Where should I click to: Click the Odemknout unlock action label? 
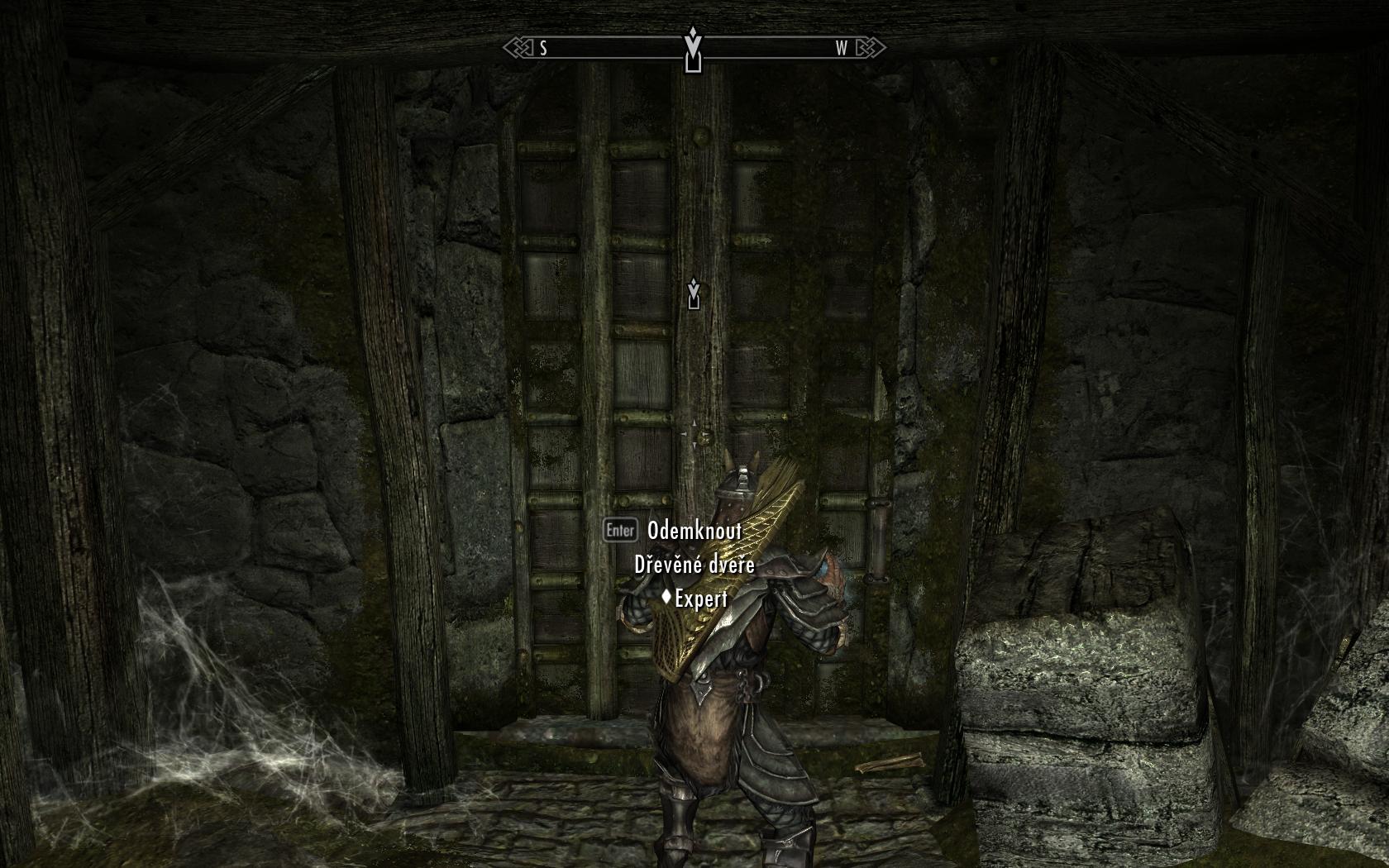694,530
